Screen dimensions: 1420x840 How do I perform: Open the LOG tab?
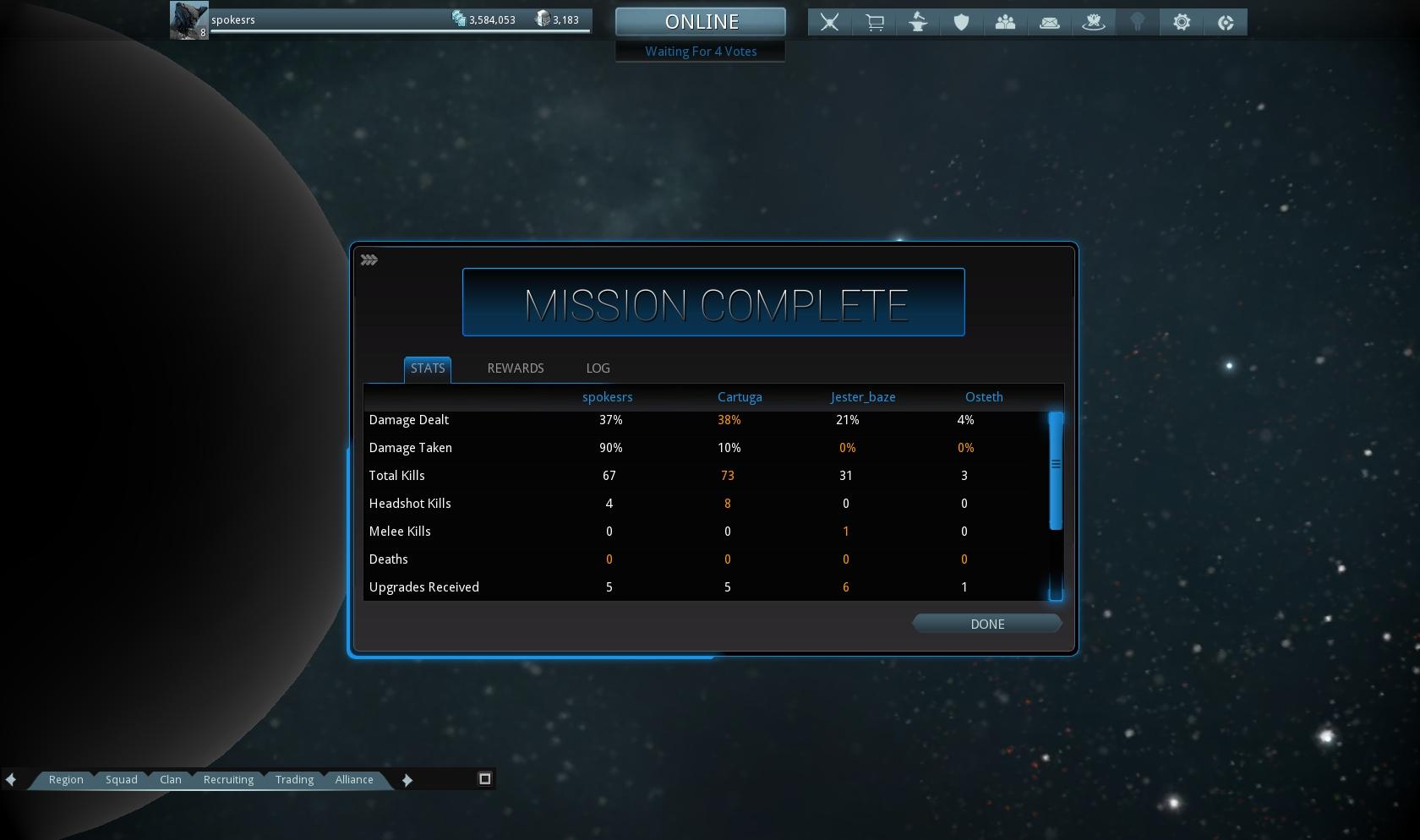pyautogui.click(x=598, y=368)
